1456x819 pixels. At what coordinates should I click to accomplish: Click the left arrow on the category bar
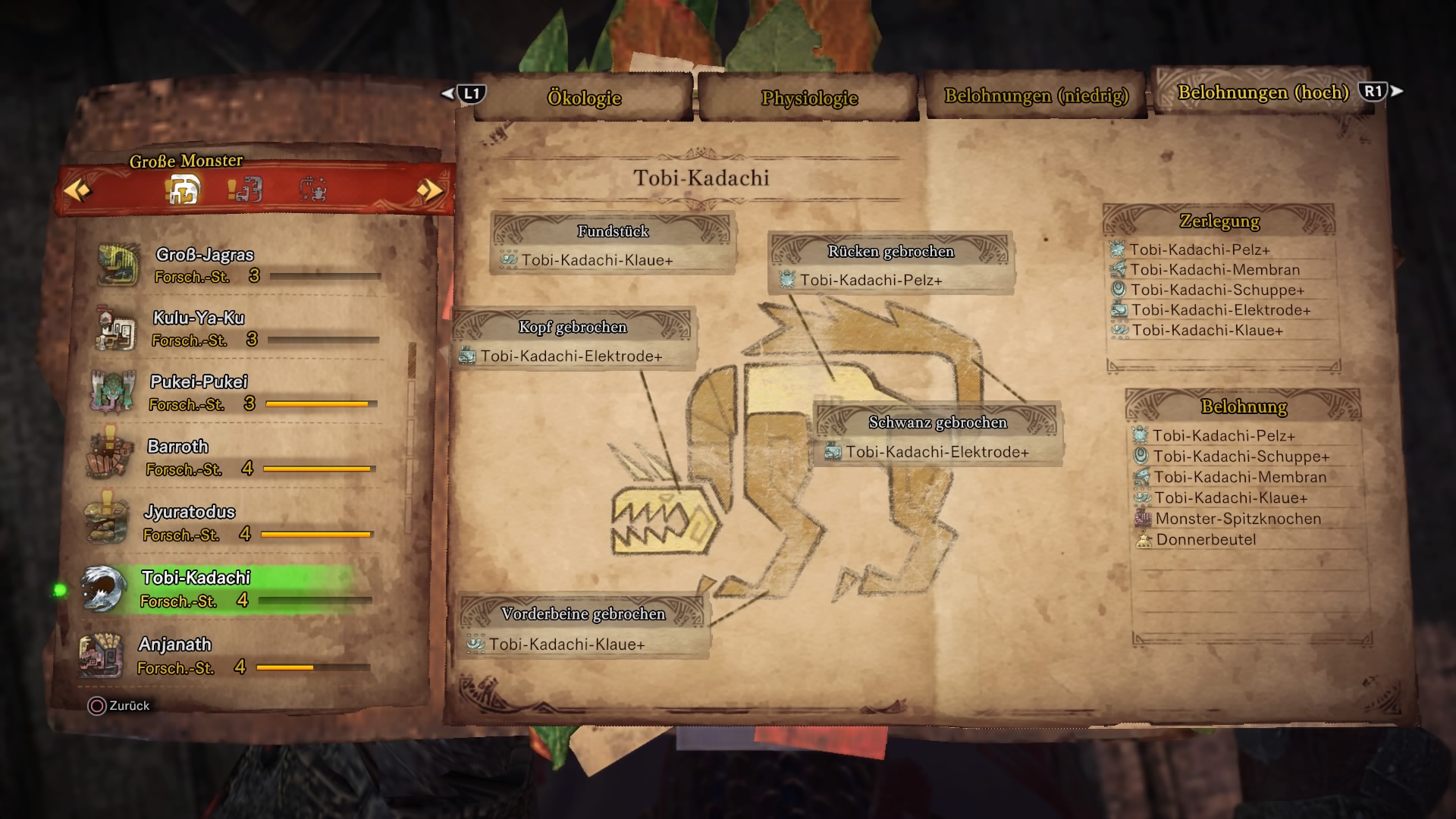click(x=77, y=190)
